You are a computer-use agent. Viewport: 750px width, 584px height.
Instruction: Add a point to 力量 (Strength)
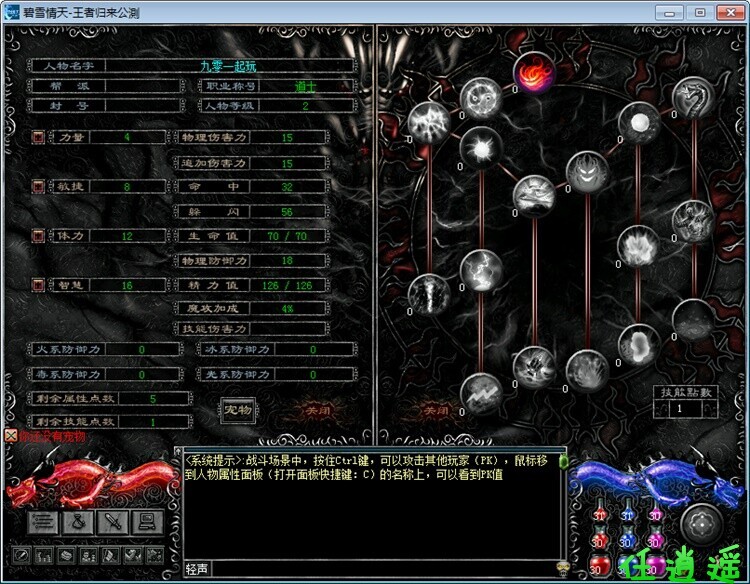point(38,137)
